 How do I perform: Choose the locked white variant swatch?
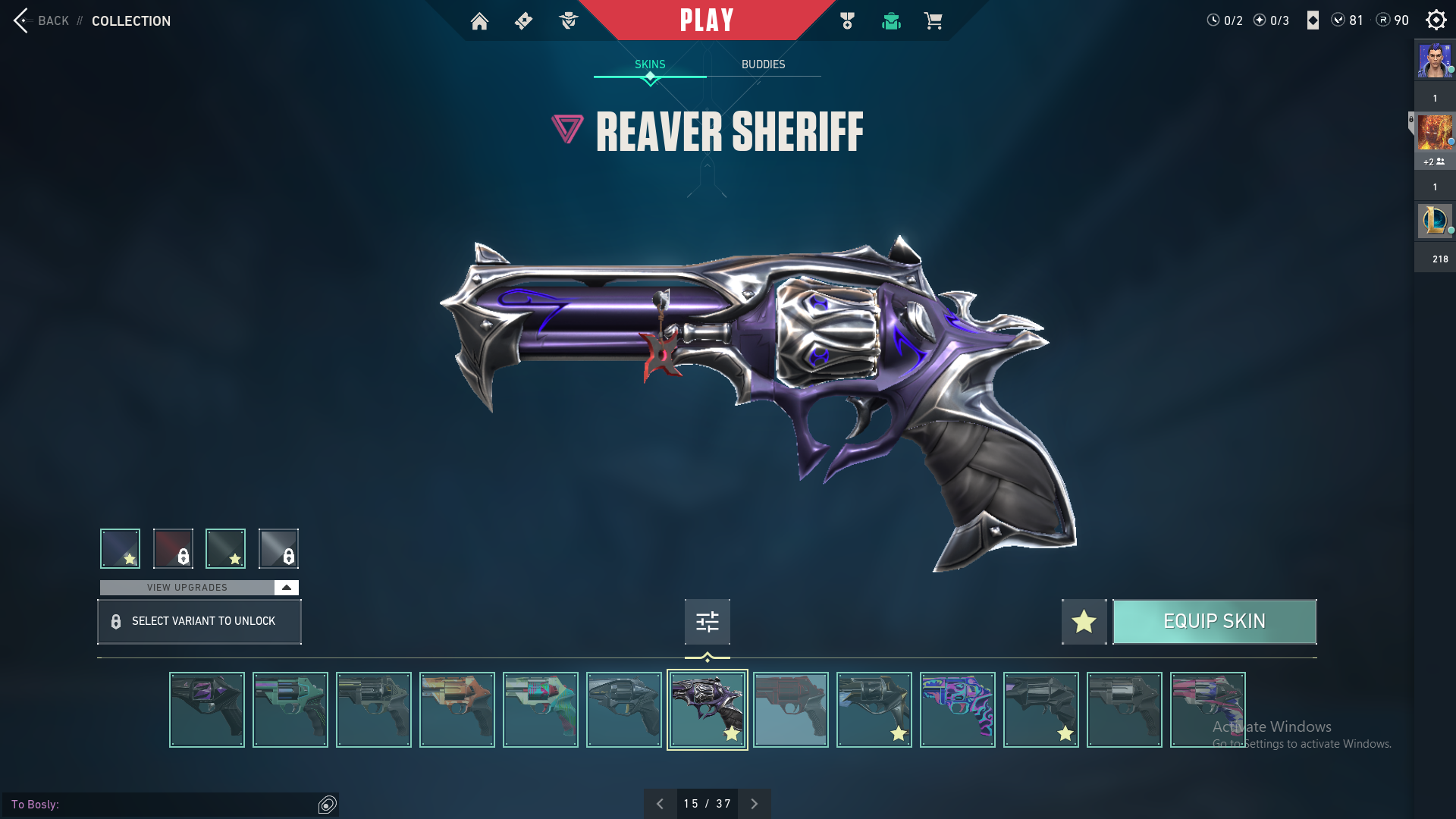click(x=278, y=548)
